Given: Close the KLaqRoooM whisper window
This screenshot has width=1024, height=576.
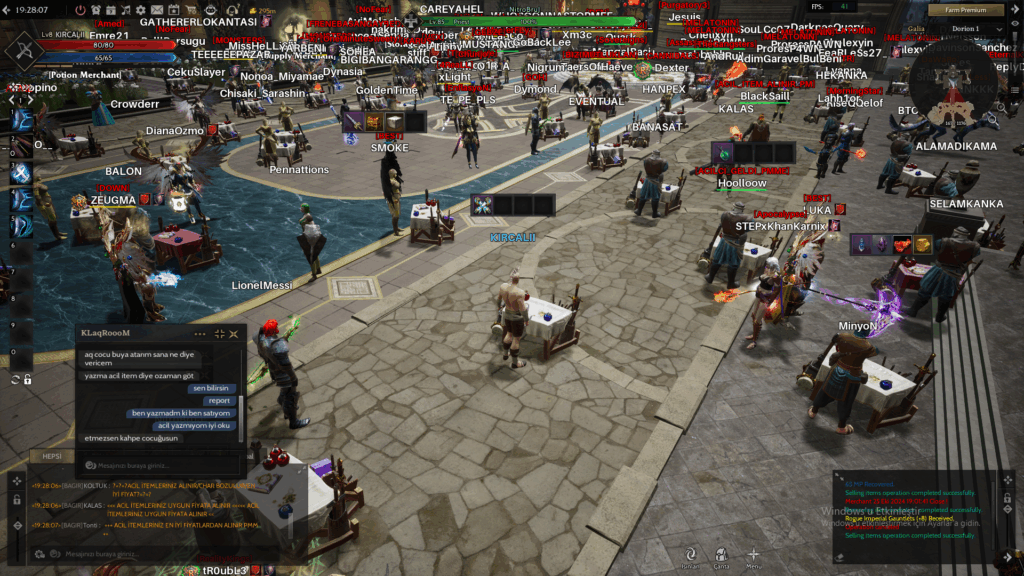Looking at the screenshot, I should (234, 333).
